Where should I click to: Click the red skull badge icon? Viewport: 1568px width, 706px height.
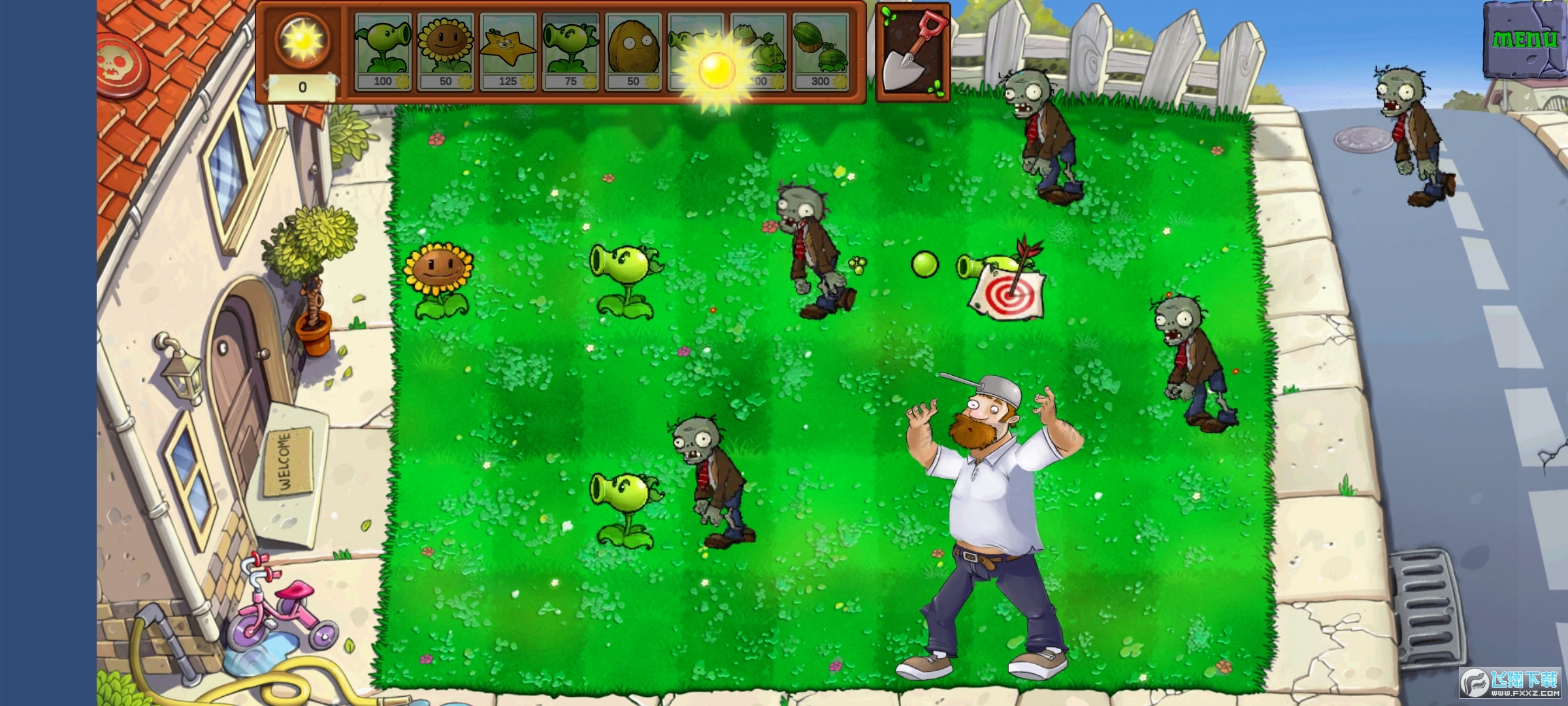pyautogui.click(x=123, y=65)
